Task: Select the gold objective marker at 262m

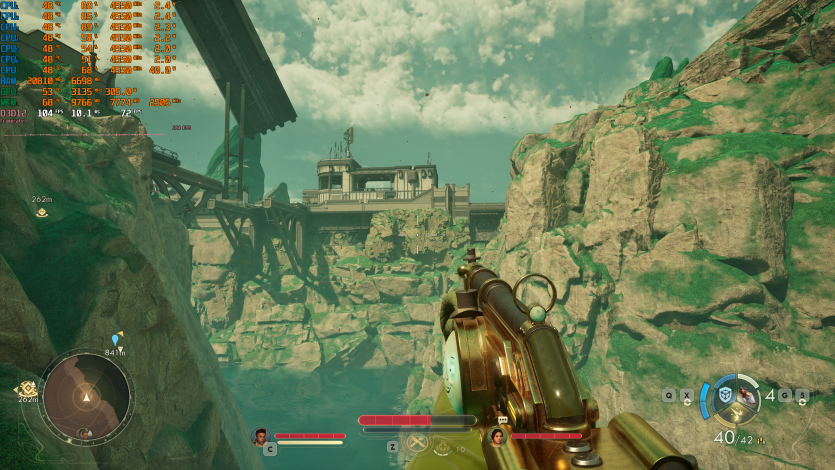Action: point(42,212)
